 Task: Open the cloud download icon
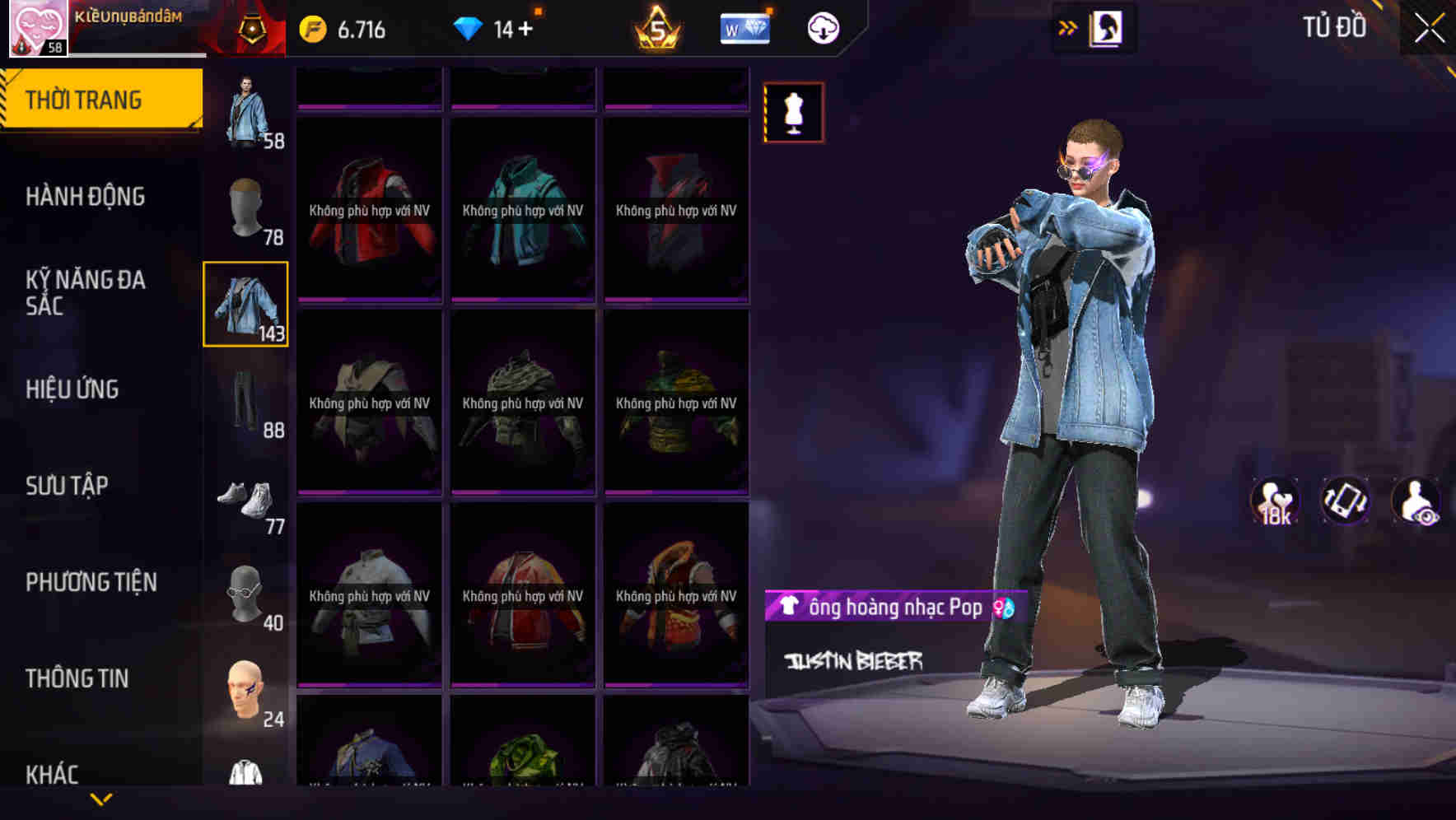(x=823, y=27)
